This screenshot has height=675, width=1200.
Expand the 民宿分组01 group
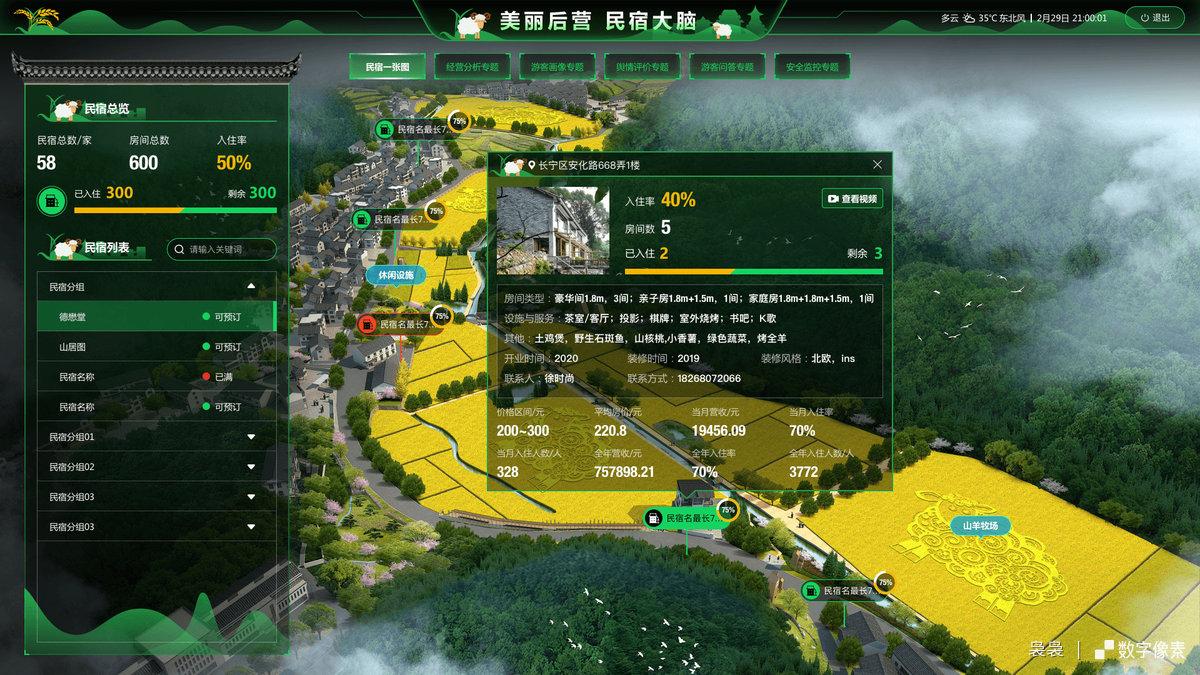click(x=251, y=437)
